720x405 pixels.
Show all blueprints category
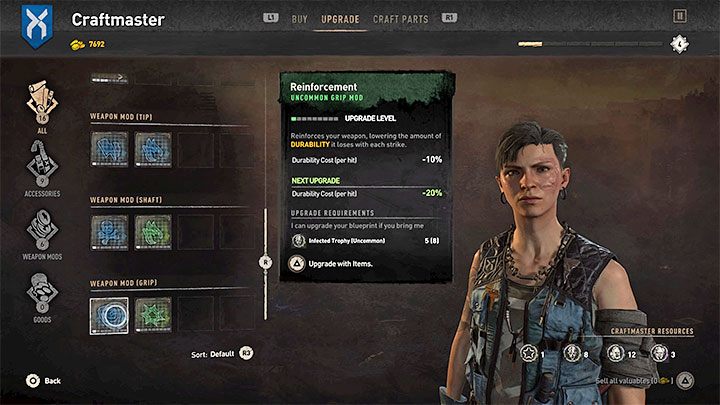click(42, 108)
